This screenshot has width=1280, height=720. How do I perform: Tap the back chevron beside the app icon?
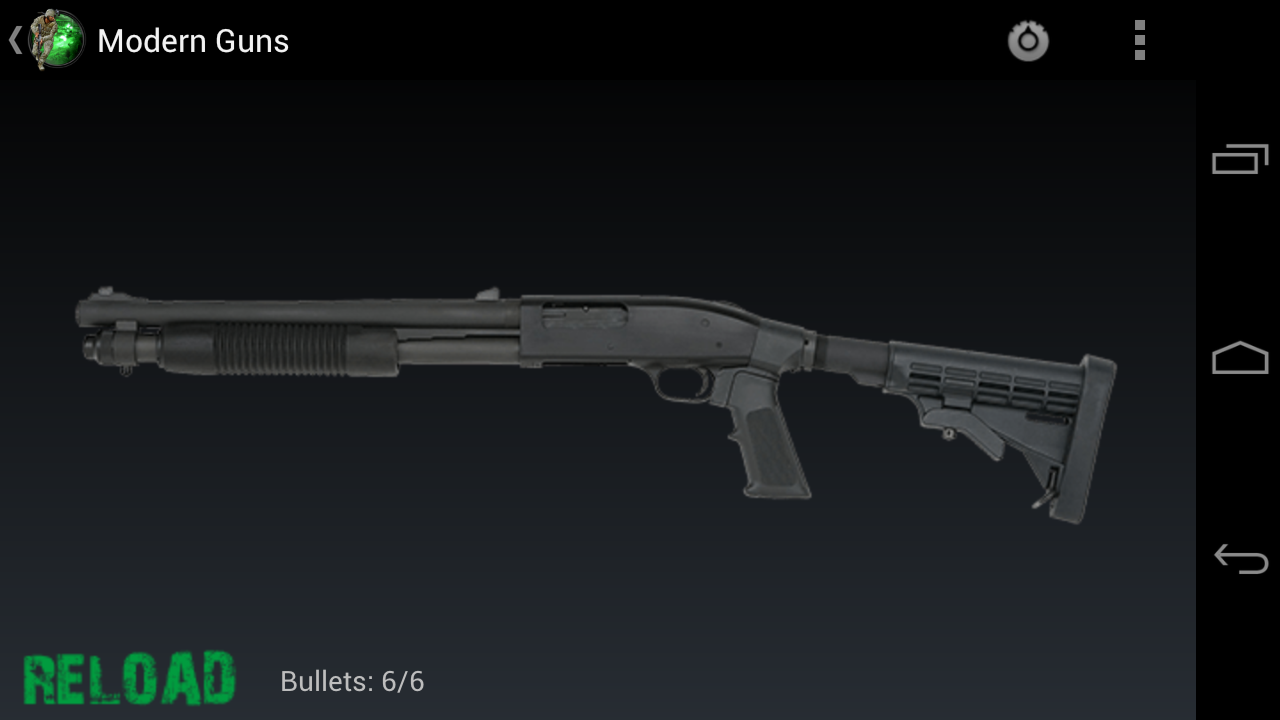[13, 40]
